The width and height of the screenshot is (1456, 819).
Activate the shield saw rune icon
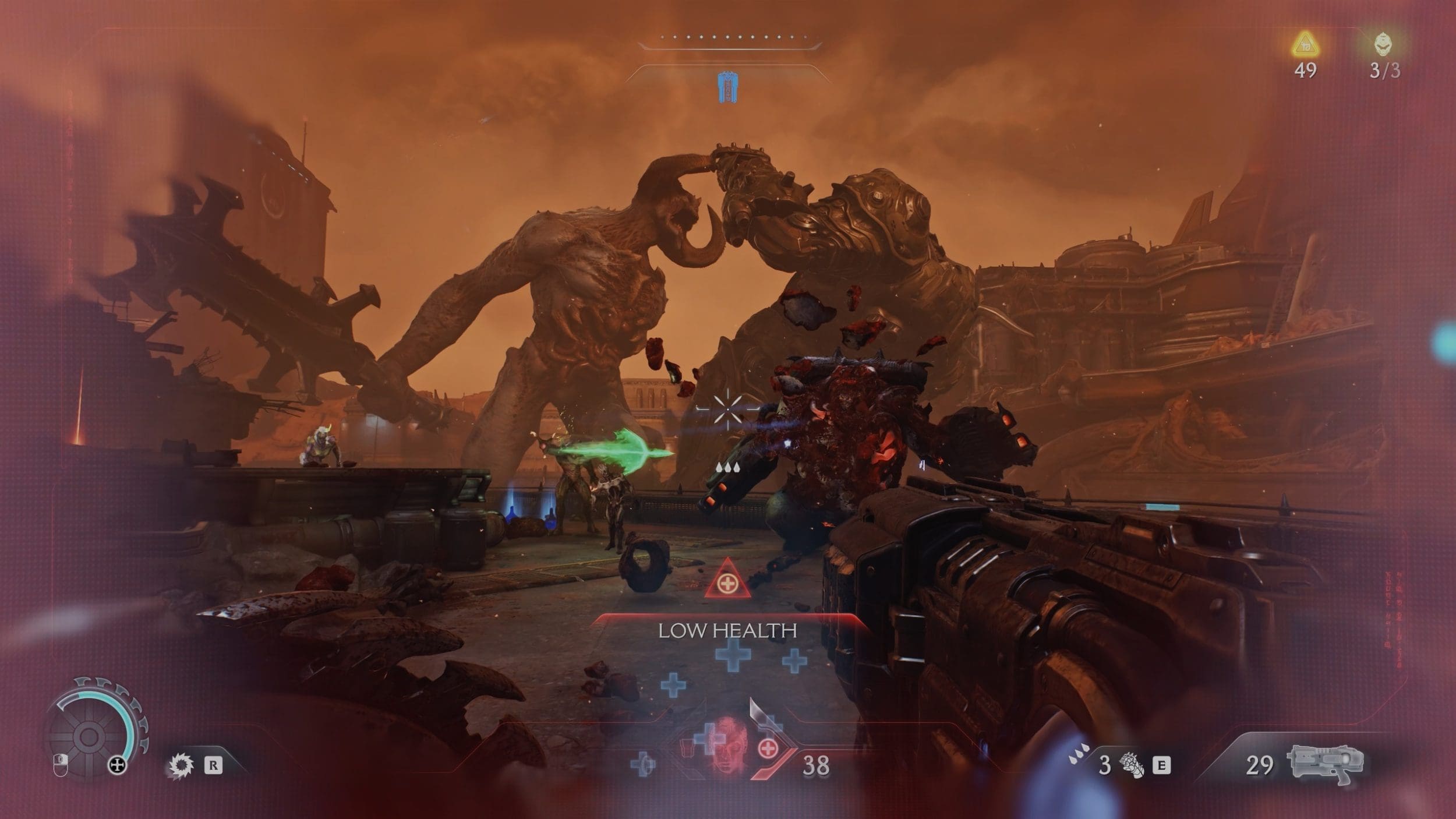[180, 765]
